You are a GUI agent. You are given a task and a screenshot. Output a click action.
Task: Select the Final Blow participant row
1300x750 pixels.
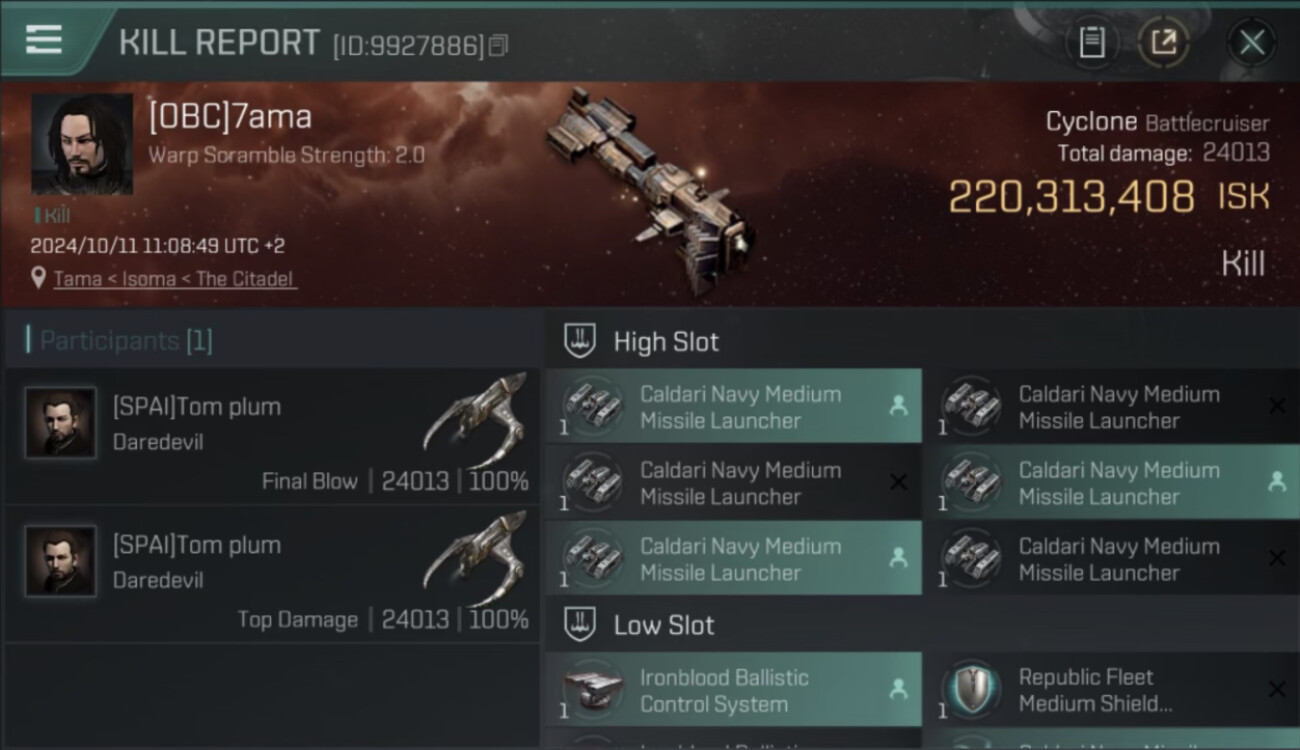pyautogui.click(x=272, y=436)
